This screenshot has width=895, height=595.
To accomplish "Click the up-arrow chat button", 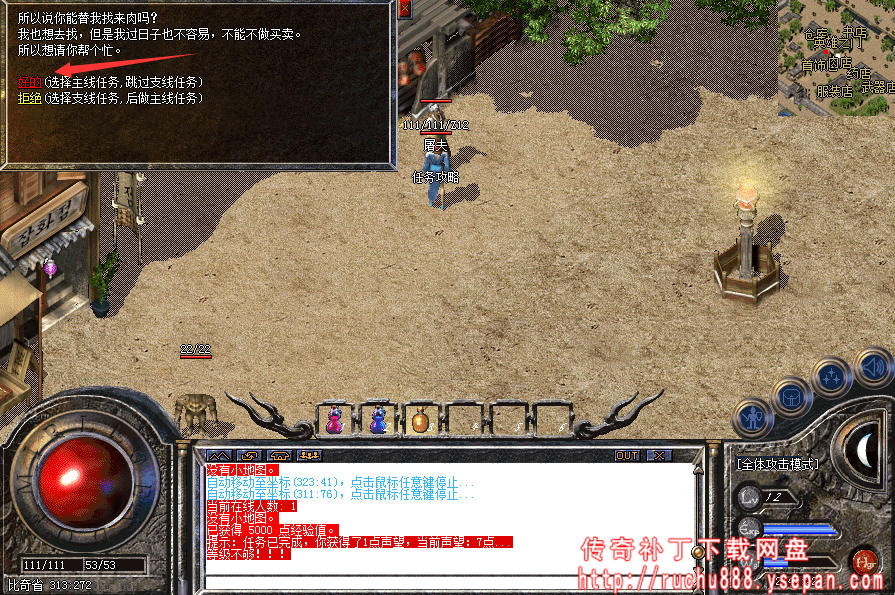I will pyautogui.click(x=217, y=455).
